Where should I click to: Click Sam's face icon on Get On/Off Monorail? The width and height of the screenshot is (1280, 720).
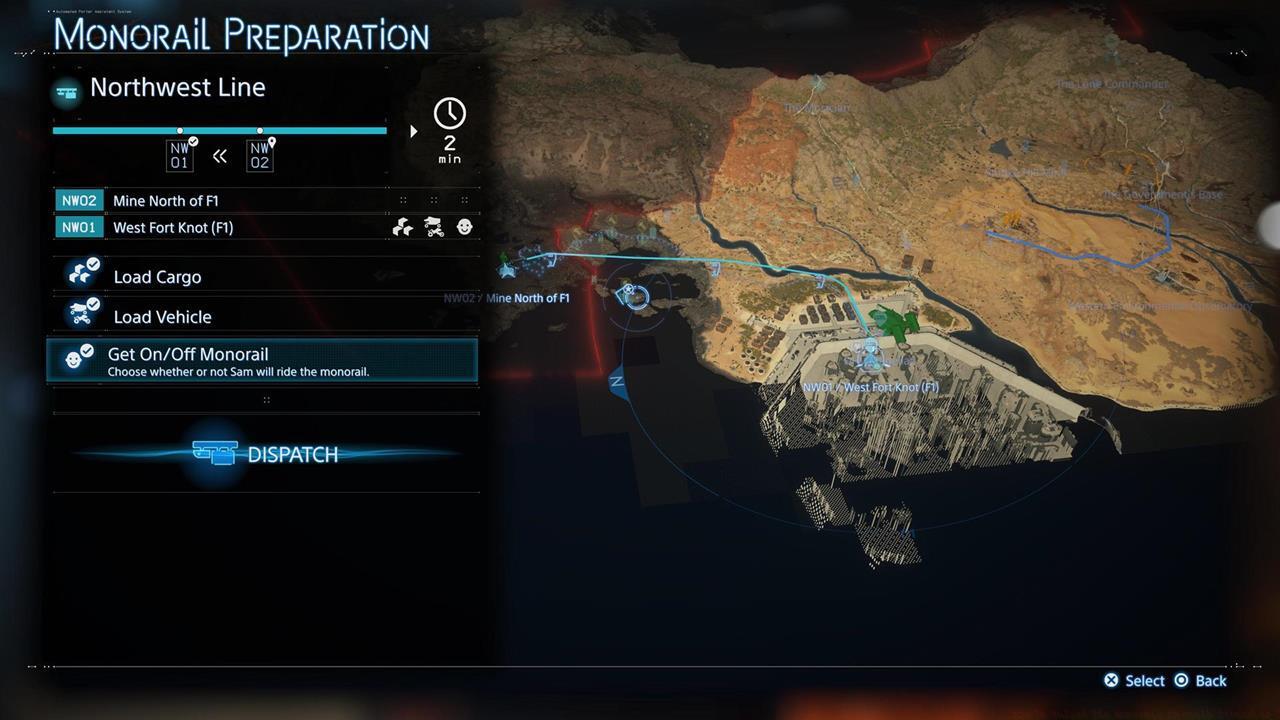point(77,356)
